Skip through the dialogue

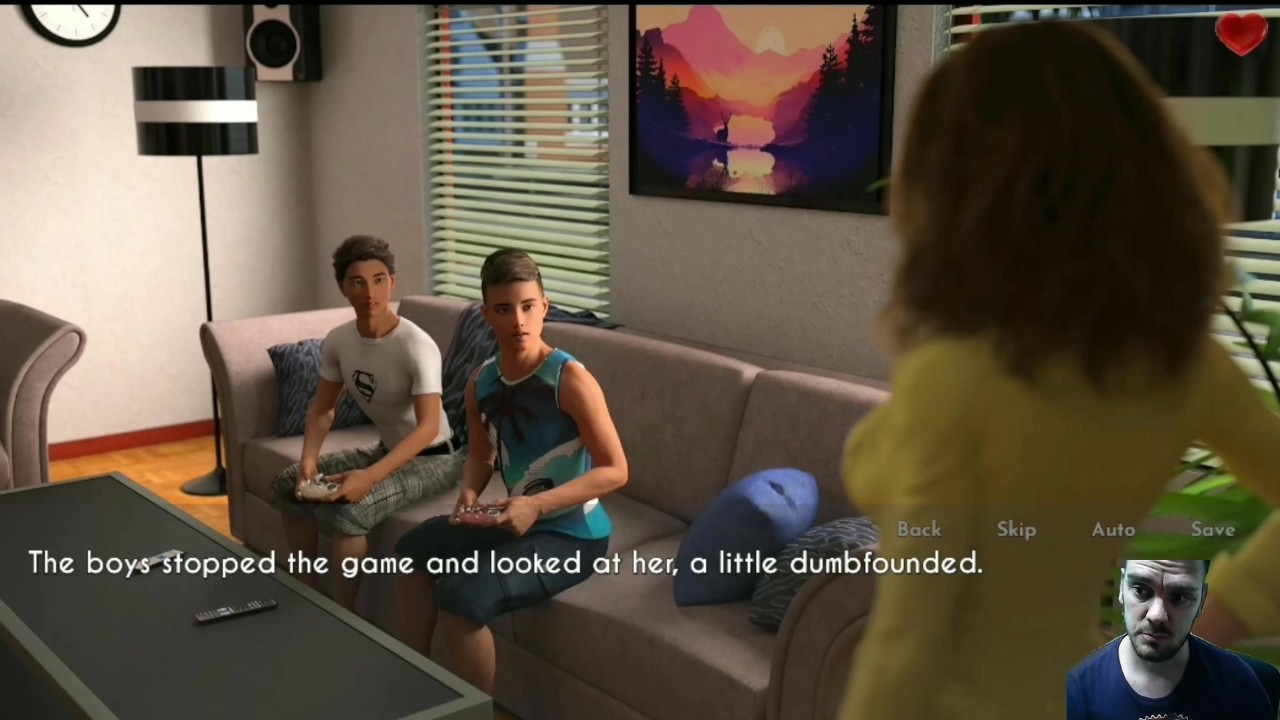click(x=1016, y=529)
